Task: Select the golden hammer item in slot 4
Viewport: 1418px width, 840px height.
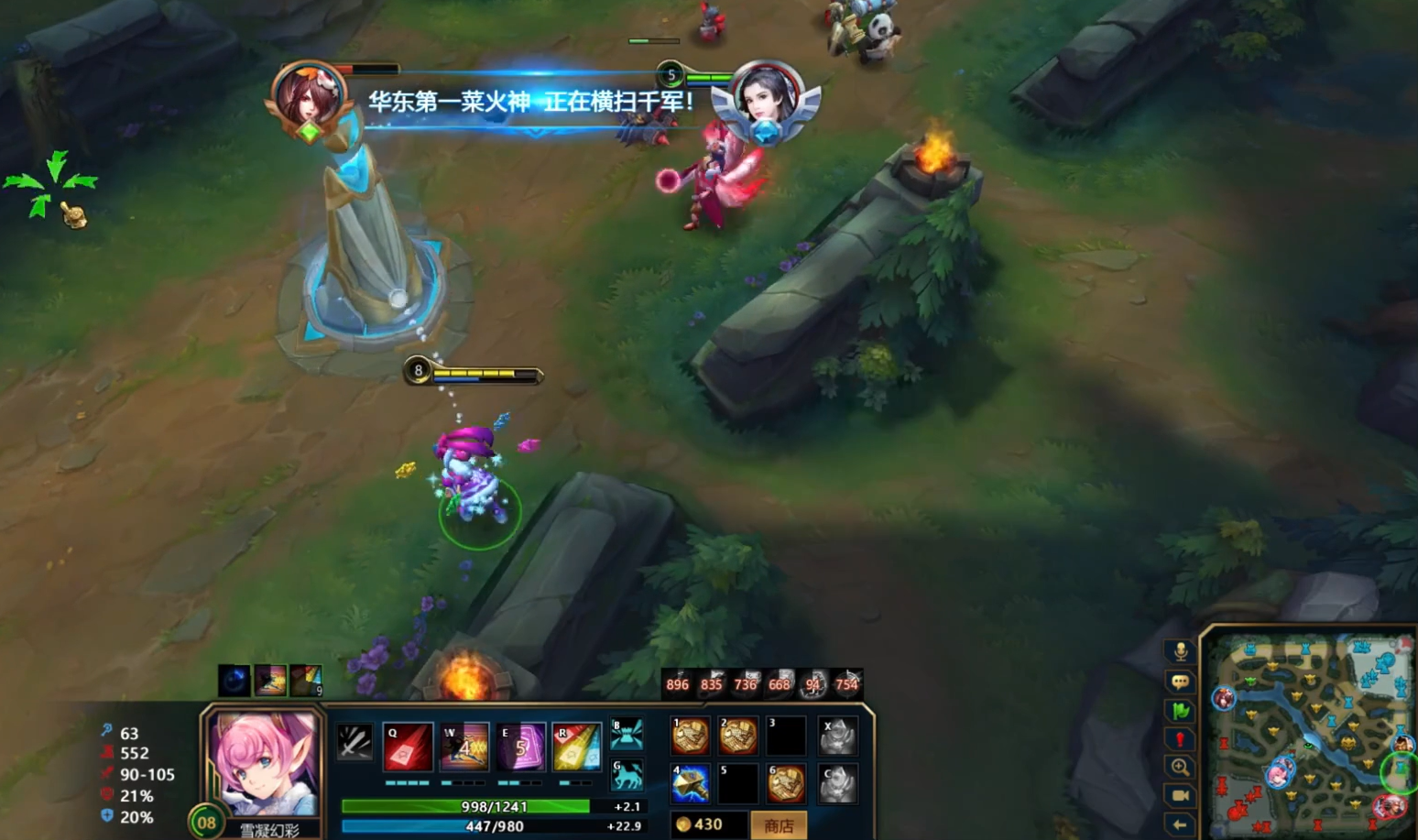Action: [x=690, y=784]
